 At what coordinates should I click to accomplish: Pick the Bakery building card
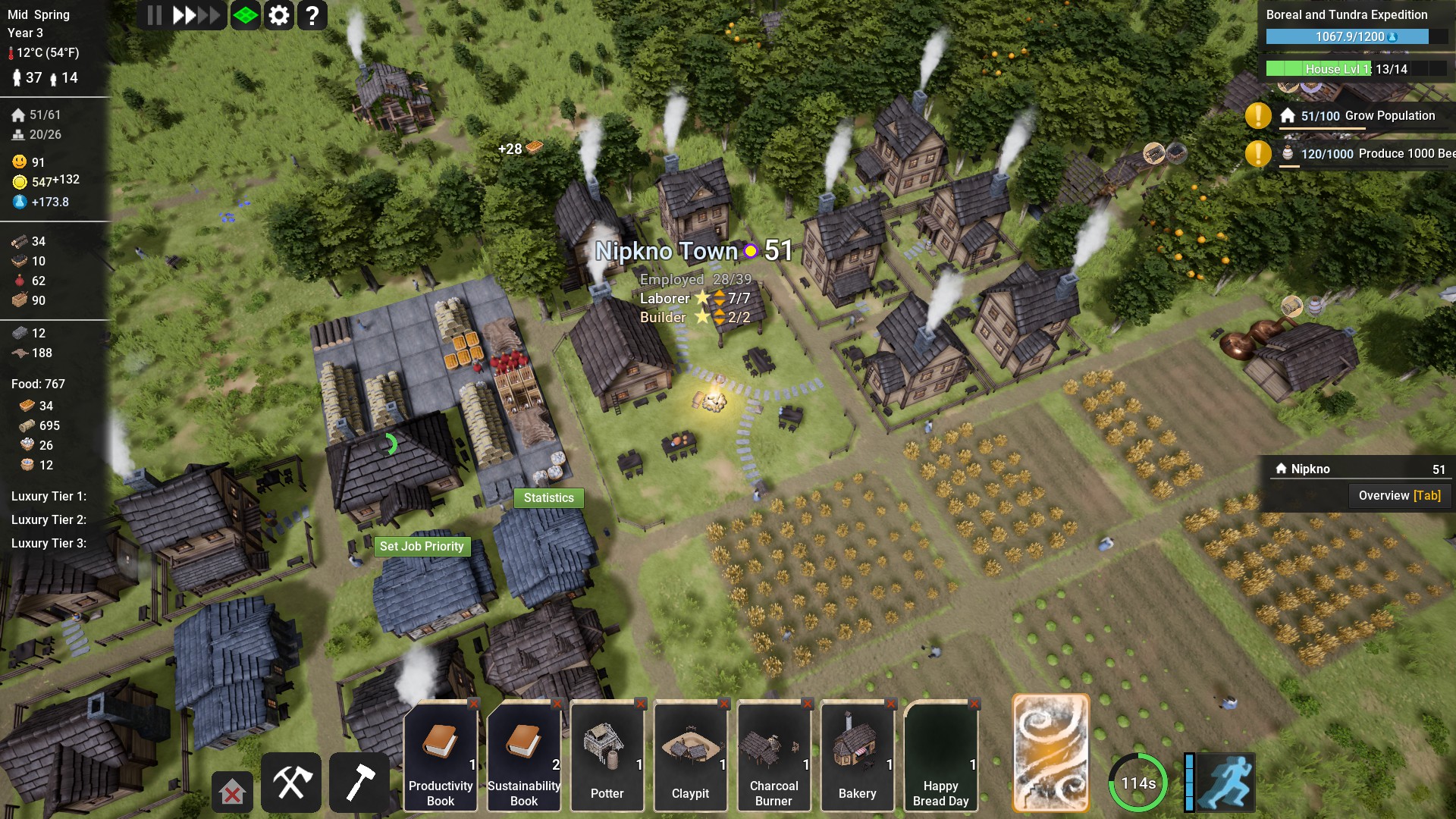[858, 756]
